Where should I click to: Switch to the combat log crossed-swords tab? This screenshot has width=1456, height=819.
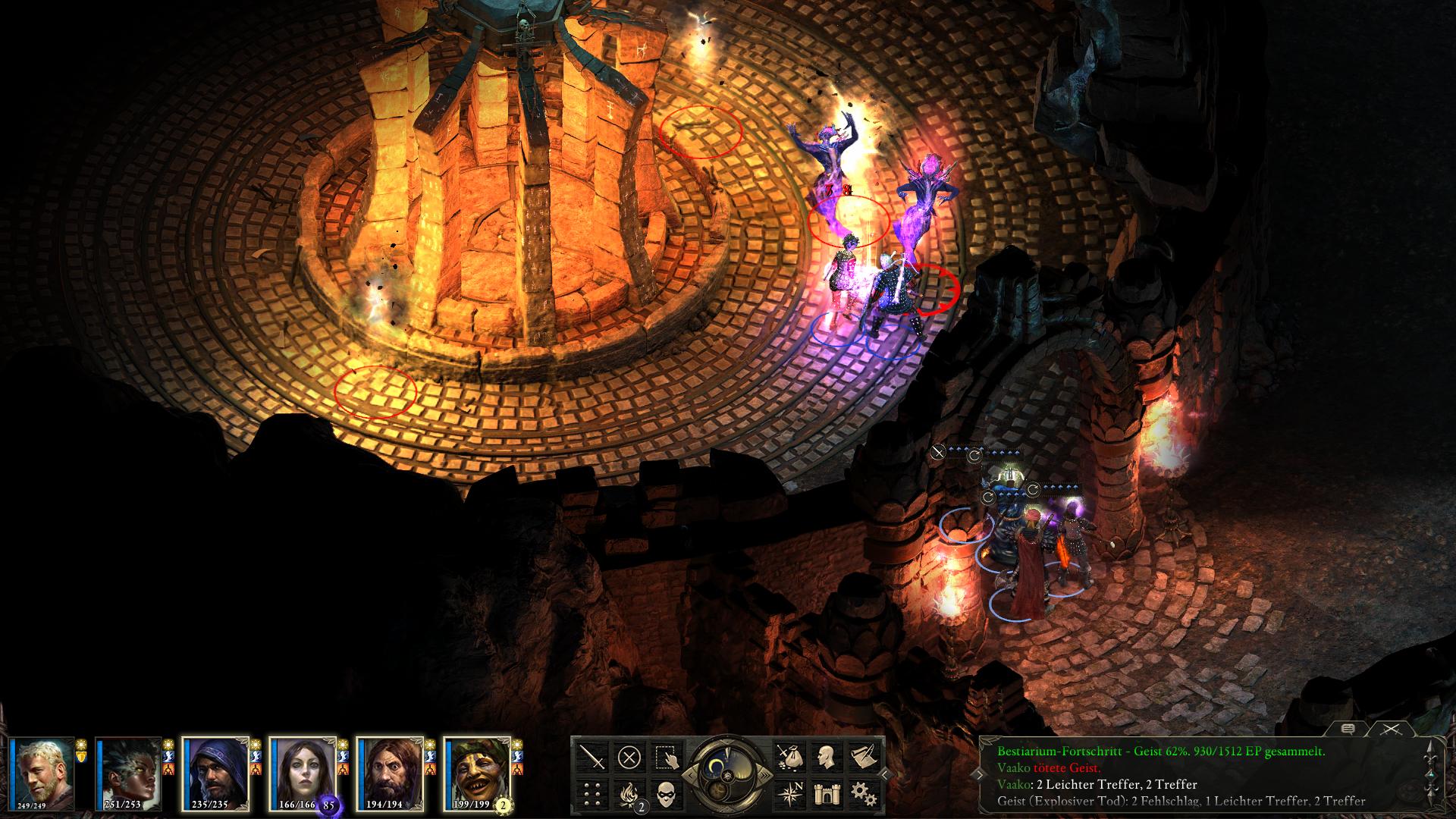click(1390, 729)
